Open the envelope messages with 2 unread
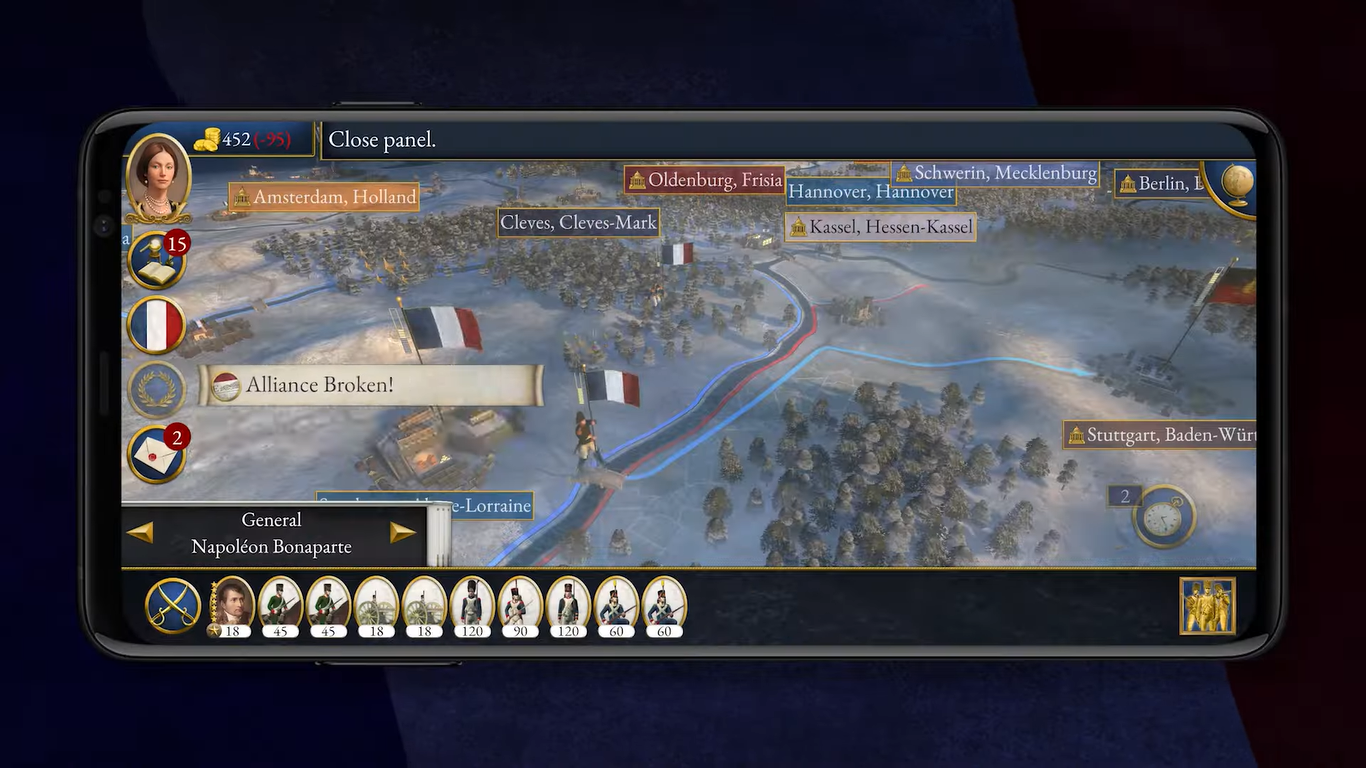The image size is (1366, 768). [x=157, y=454]
